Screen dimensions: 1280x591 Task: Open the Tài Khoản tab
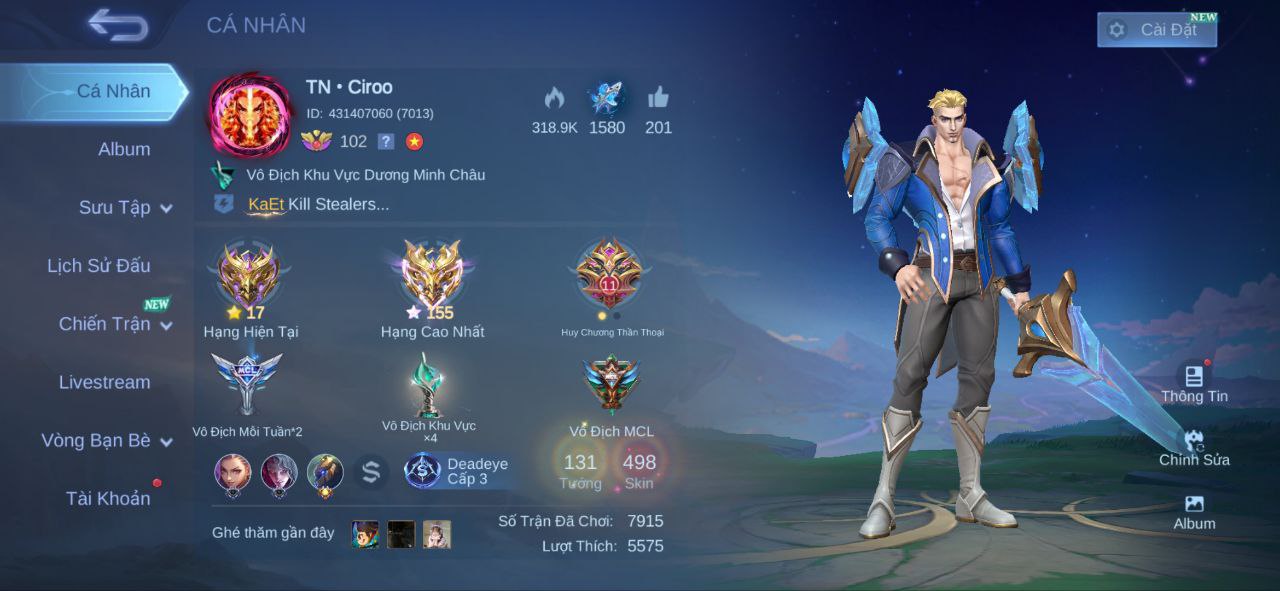coord(108,498)
